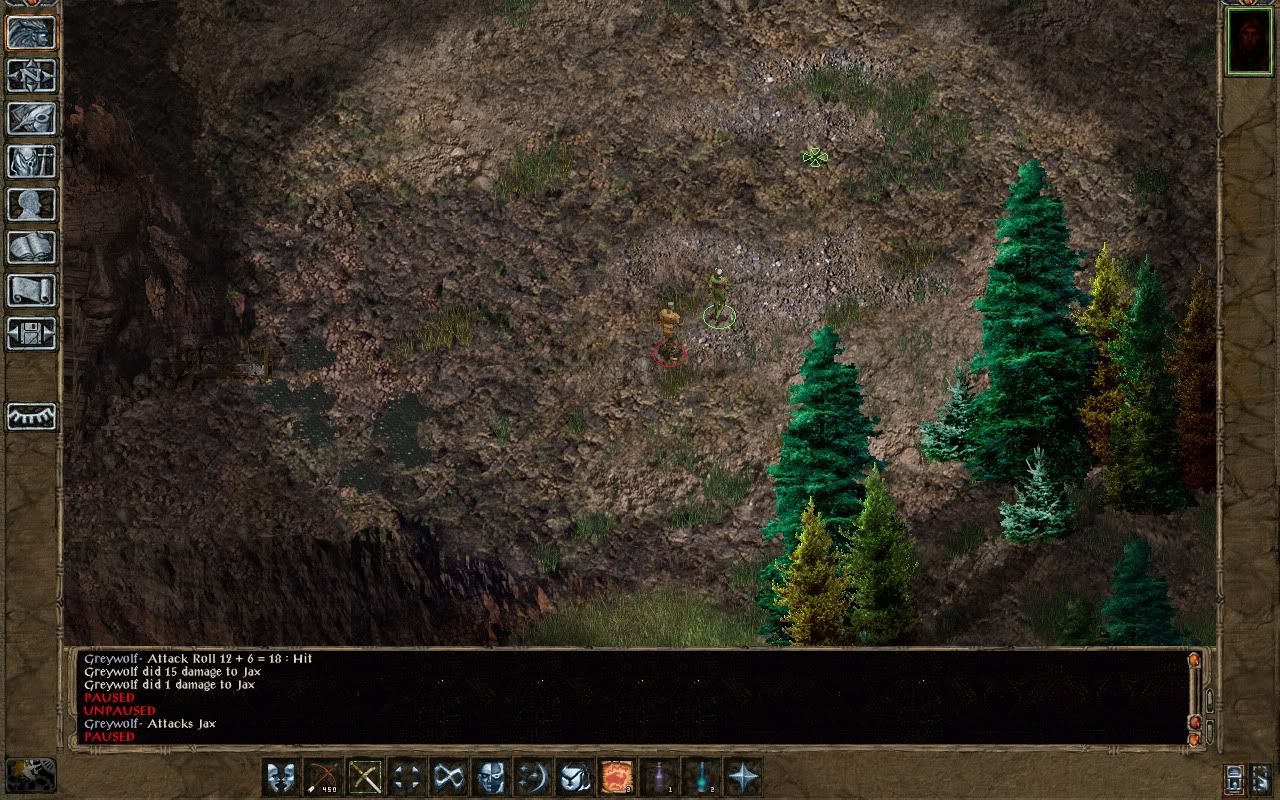Show the character record silhouette screen
Screen dimensions: 1280x800
point(31,204)
